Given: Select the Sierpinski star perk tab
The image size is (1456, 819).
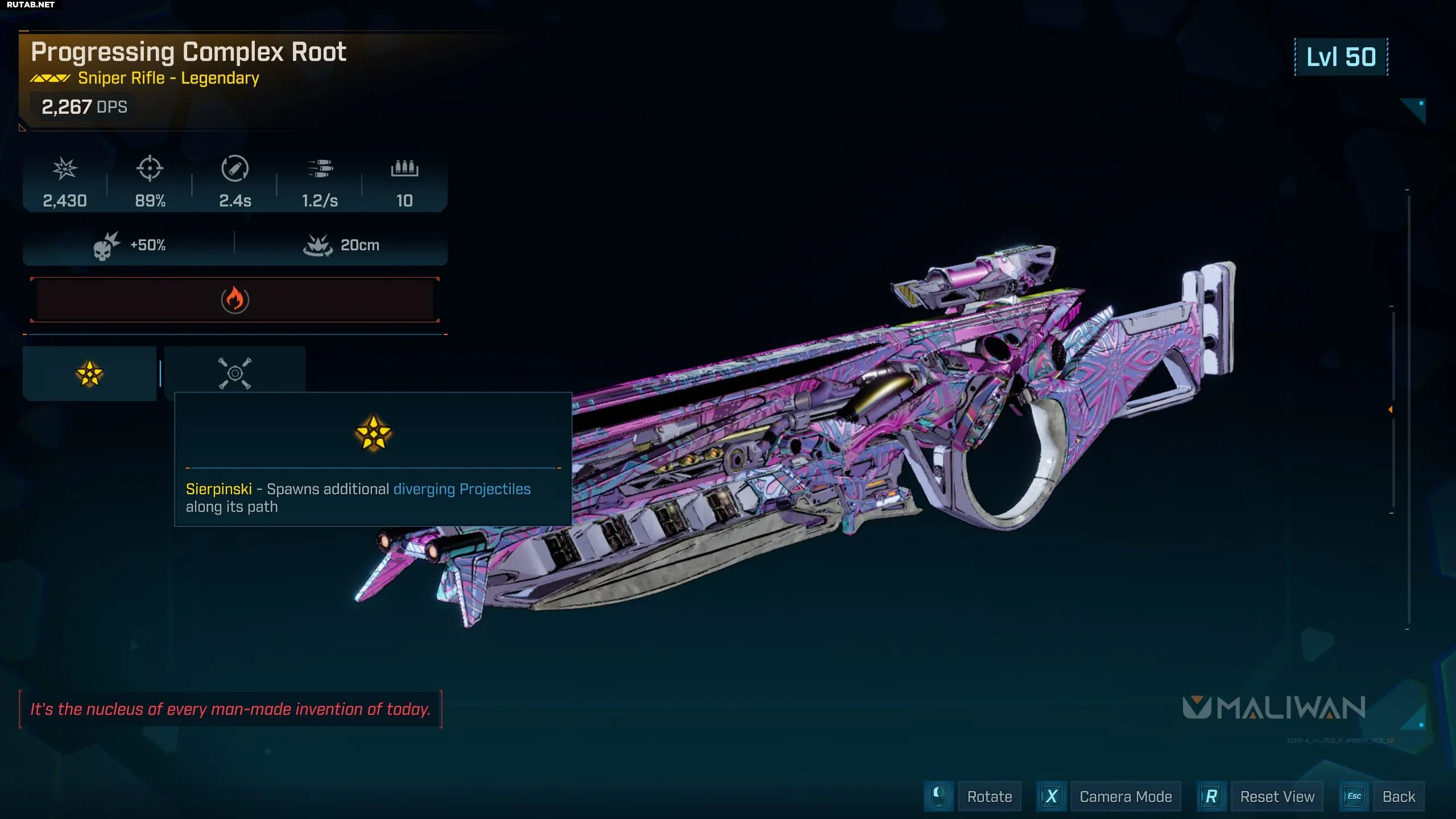Looking at the screenshot, I should point(89,374).
